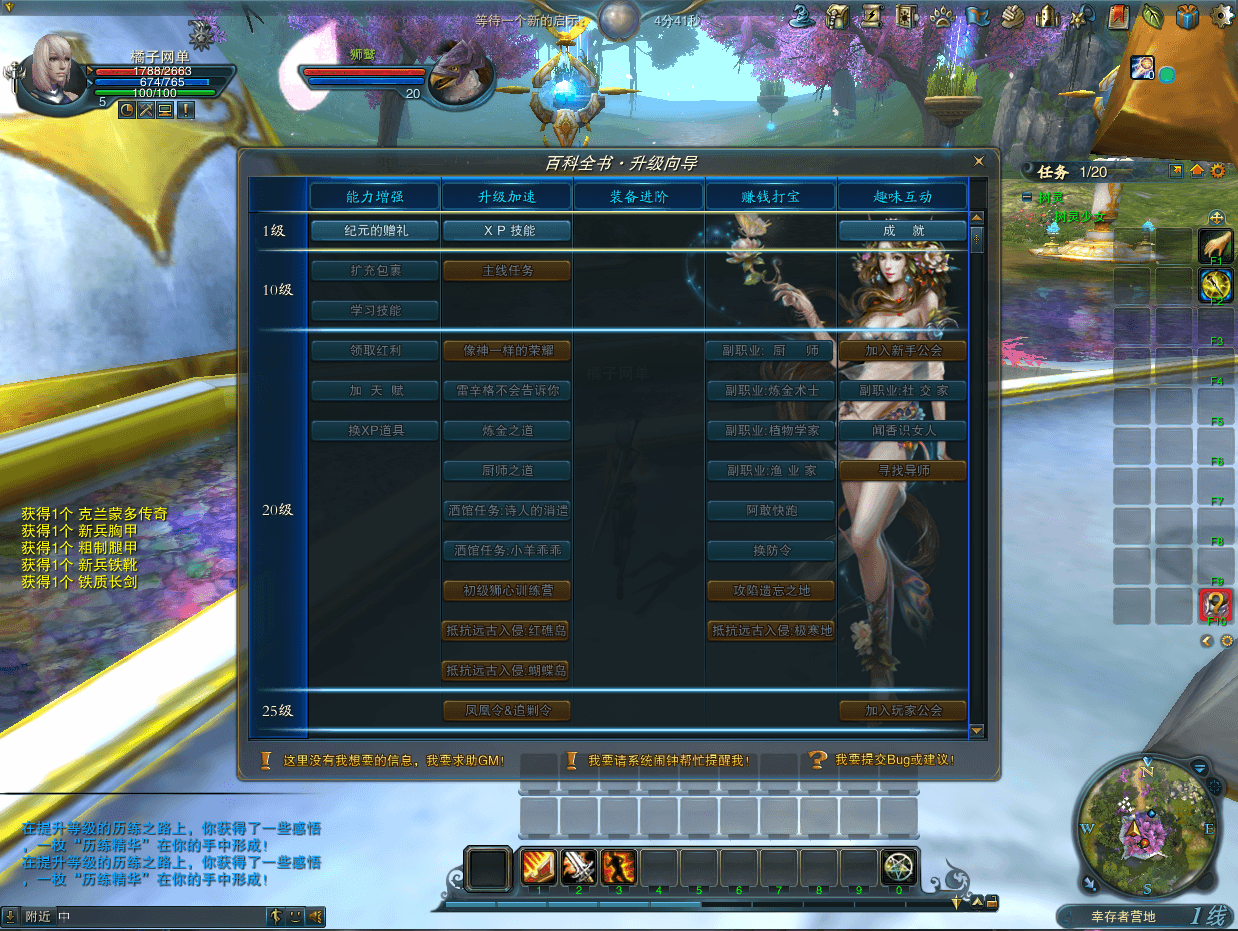The image size is (1238, 931).
Task: Open the 寻找导师 entry
Action: pyautogui.click(x=903, y=471)
